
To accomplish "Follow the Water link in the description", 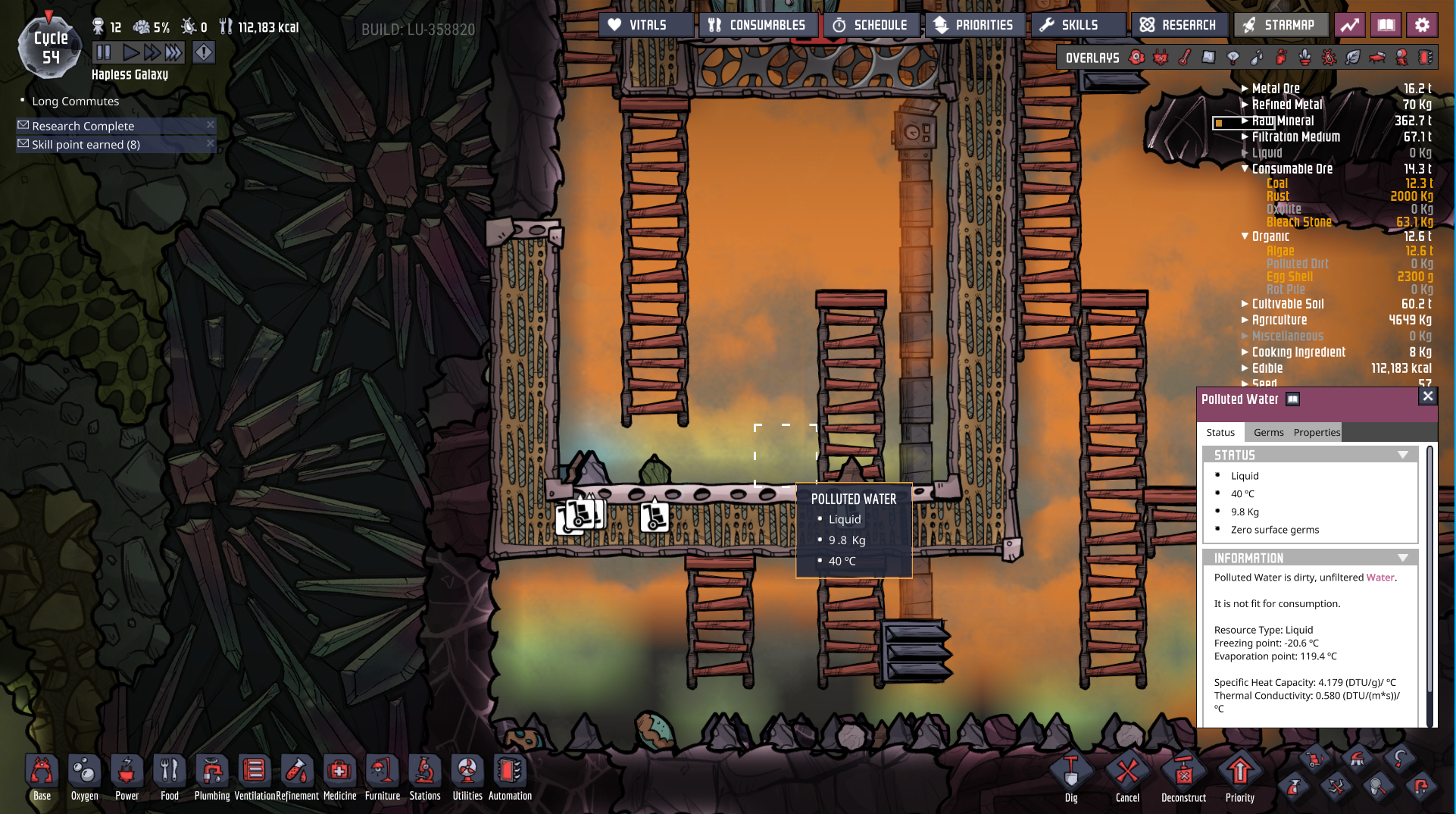I will pyautogui.click(x=1380, y=578).
